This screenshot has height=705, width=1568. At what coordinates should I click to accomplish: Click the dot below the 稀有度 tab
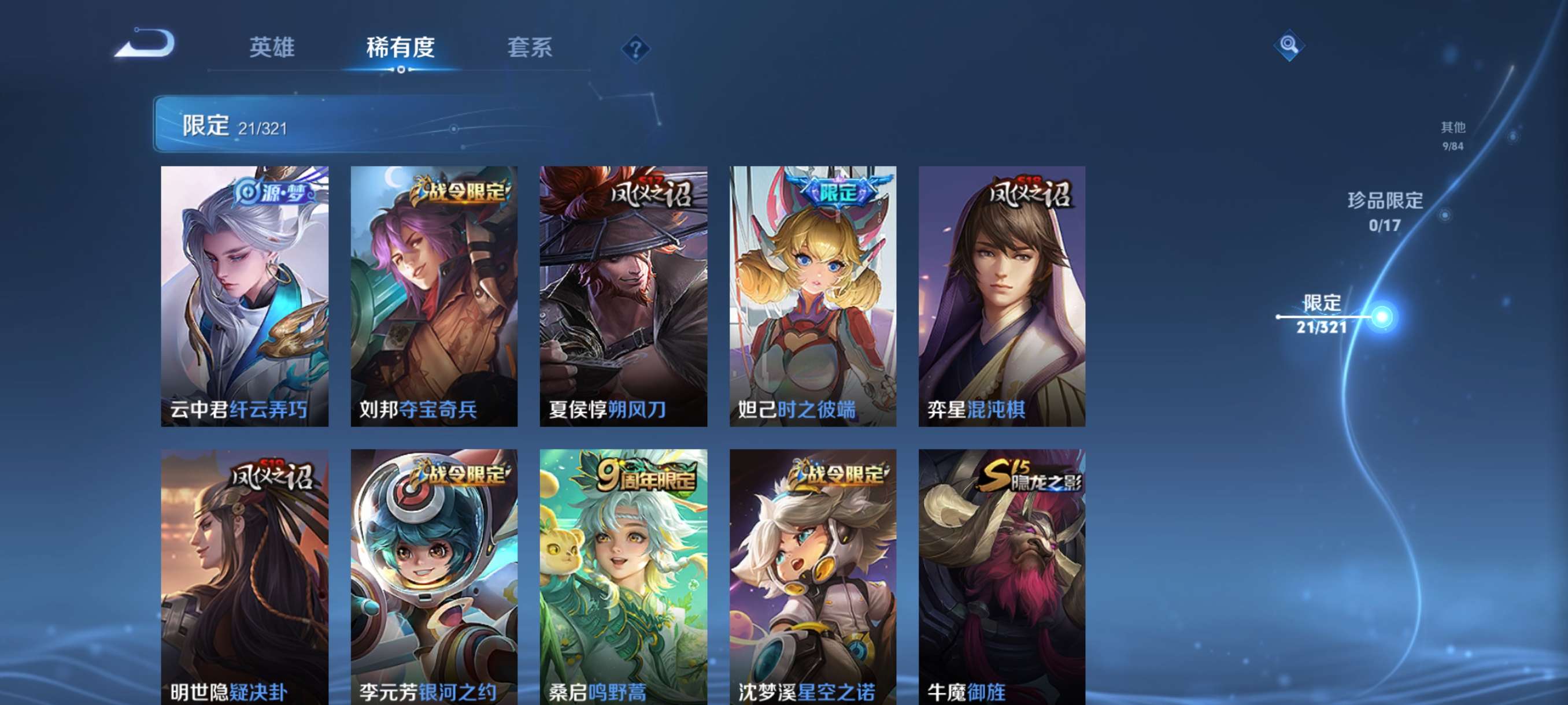coord(401,71)
